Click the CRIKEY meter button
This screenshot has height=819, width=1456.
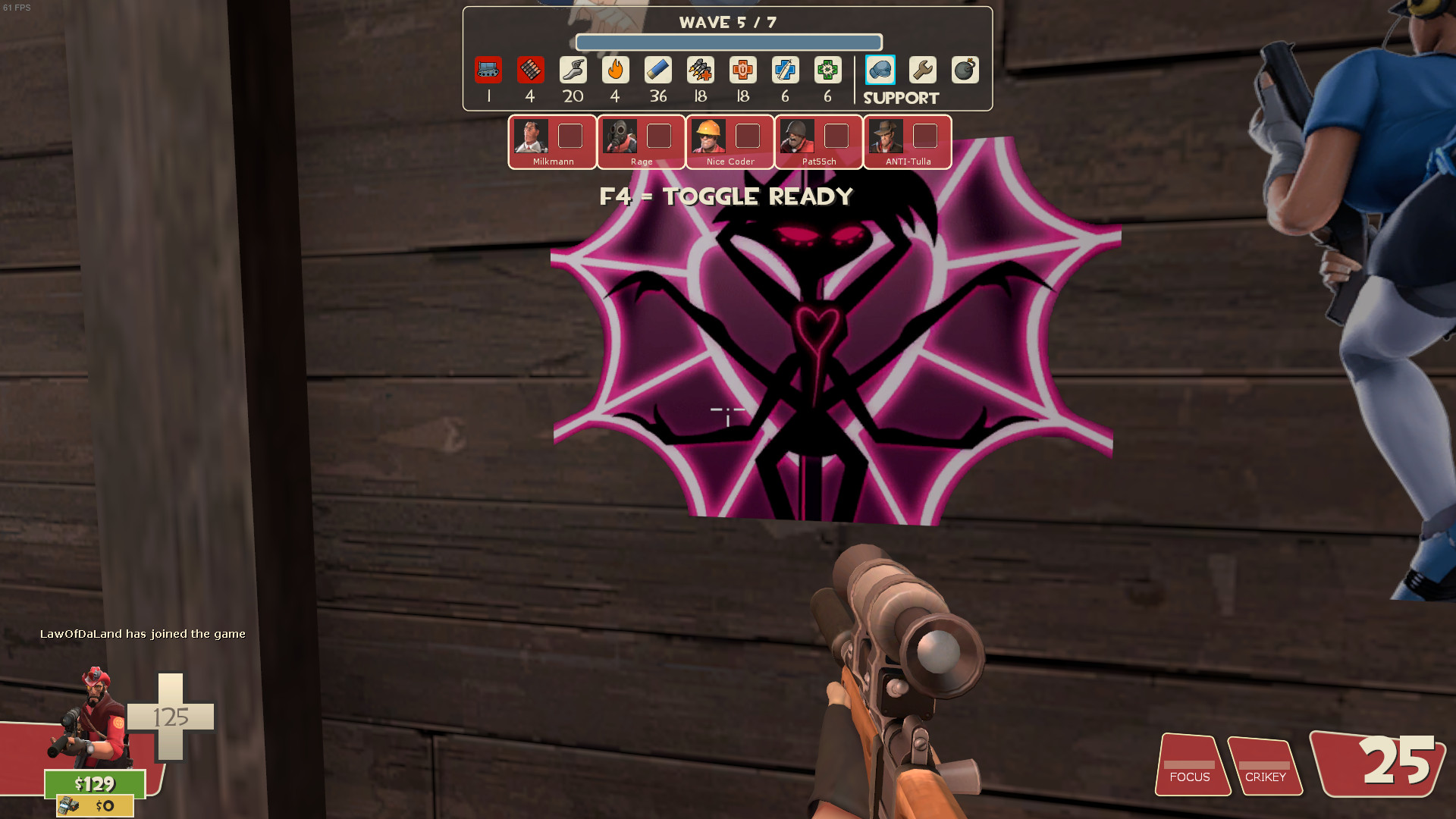point(1266,767)
